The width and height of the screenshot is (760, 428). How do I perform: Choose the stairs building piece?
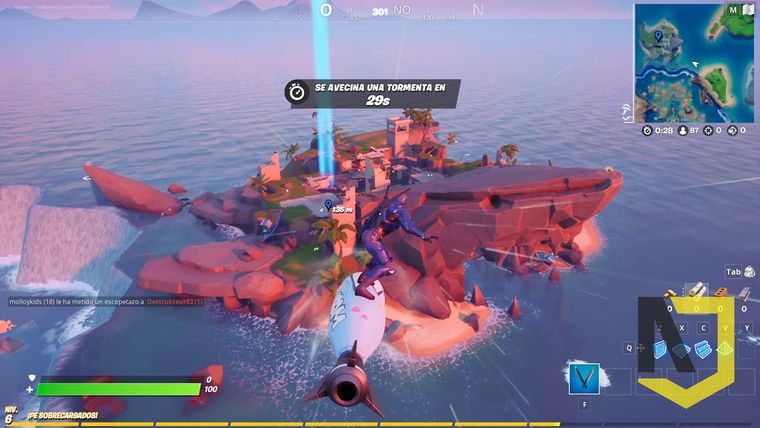703,349
